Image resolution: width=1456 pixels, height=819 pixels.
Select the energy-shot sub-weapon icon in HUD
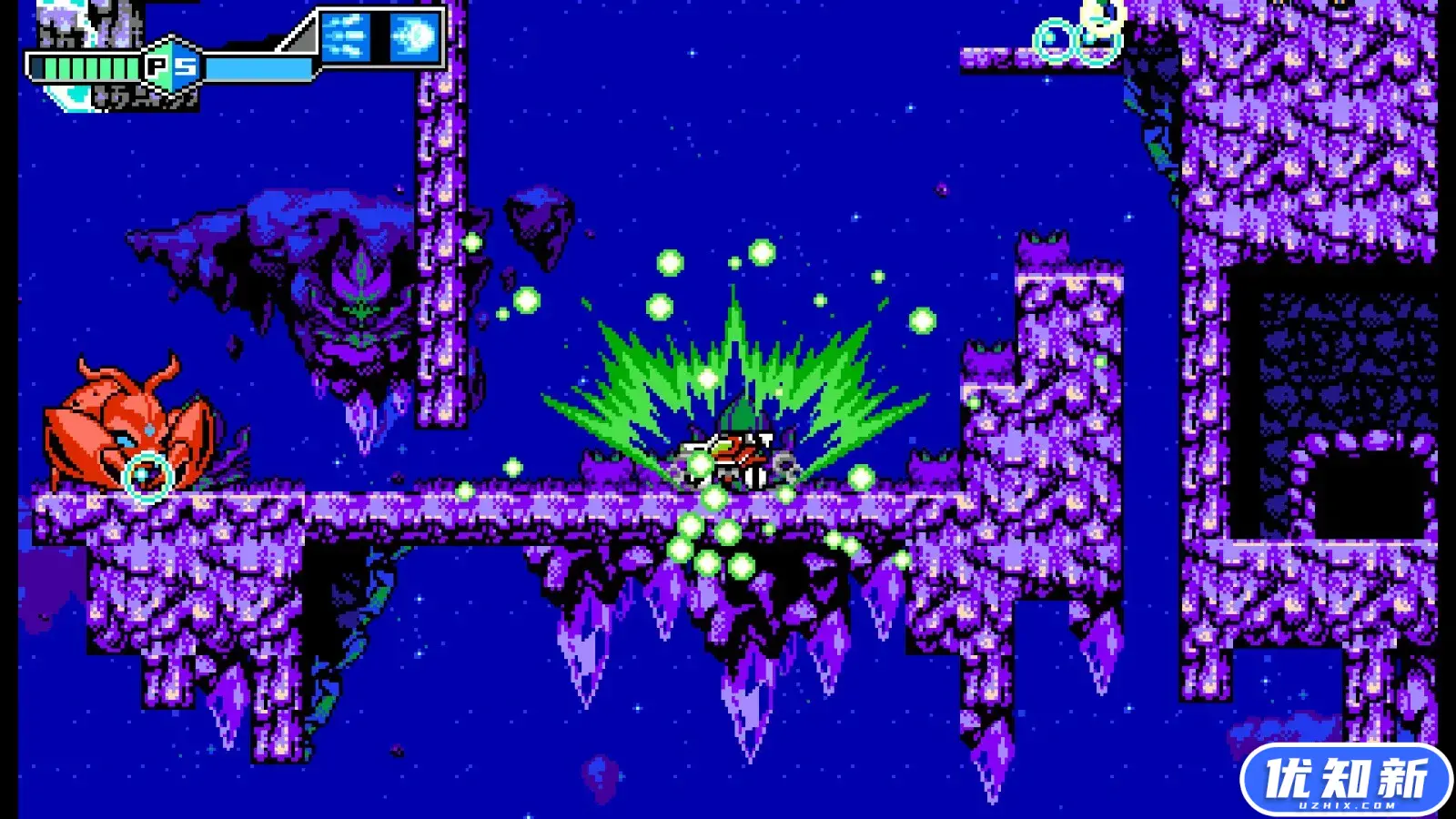(414, 35)
